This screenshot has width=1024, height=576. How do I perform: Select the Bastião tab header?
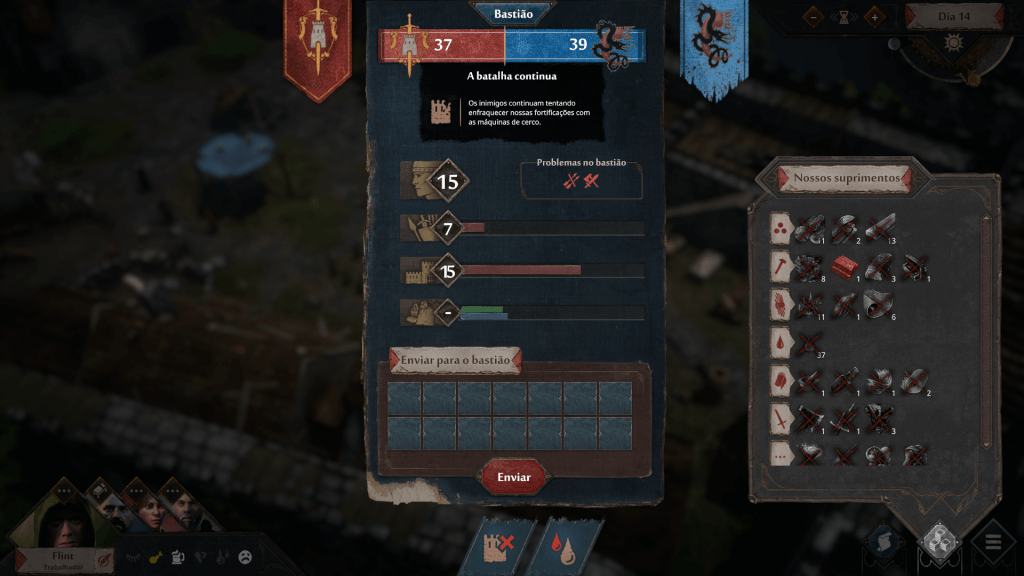pyautogui.click(x=513, y=14)
